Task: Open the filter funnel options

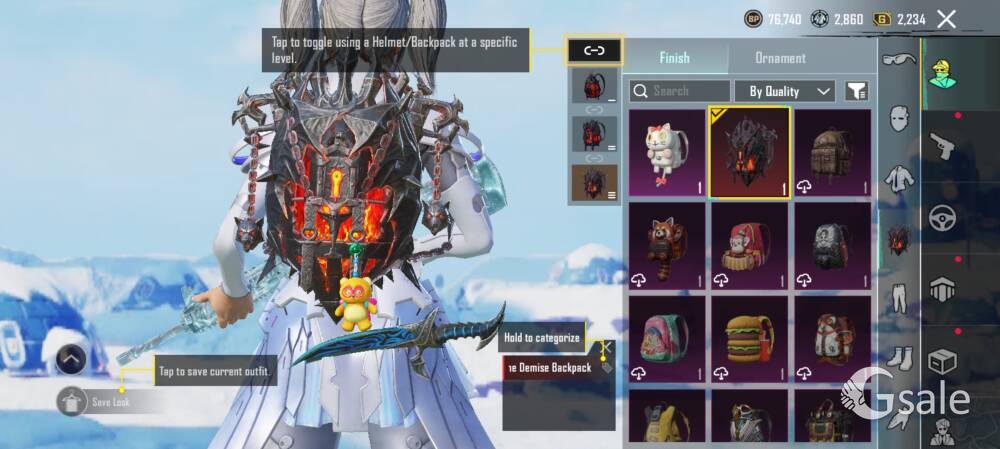Action: (856, 91)
